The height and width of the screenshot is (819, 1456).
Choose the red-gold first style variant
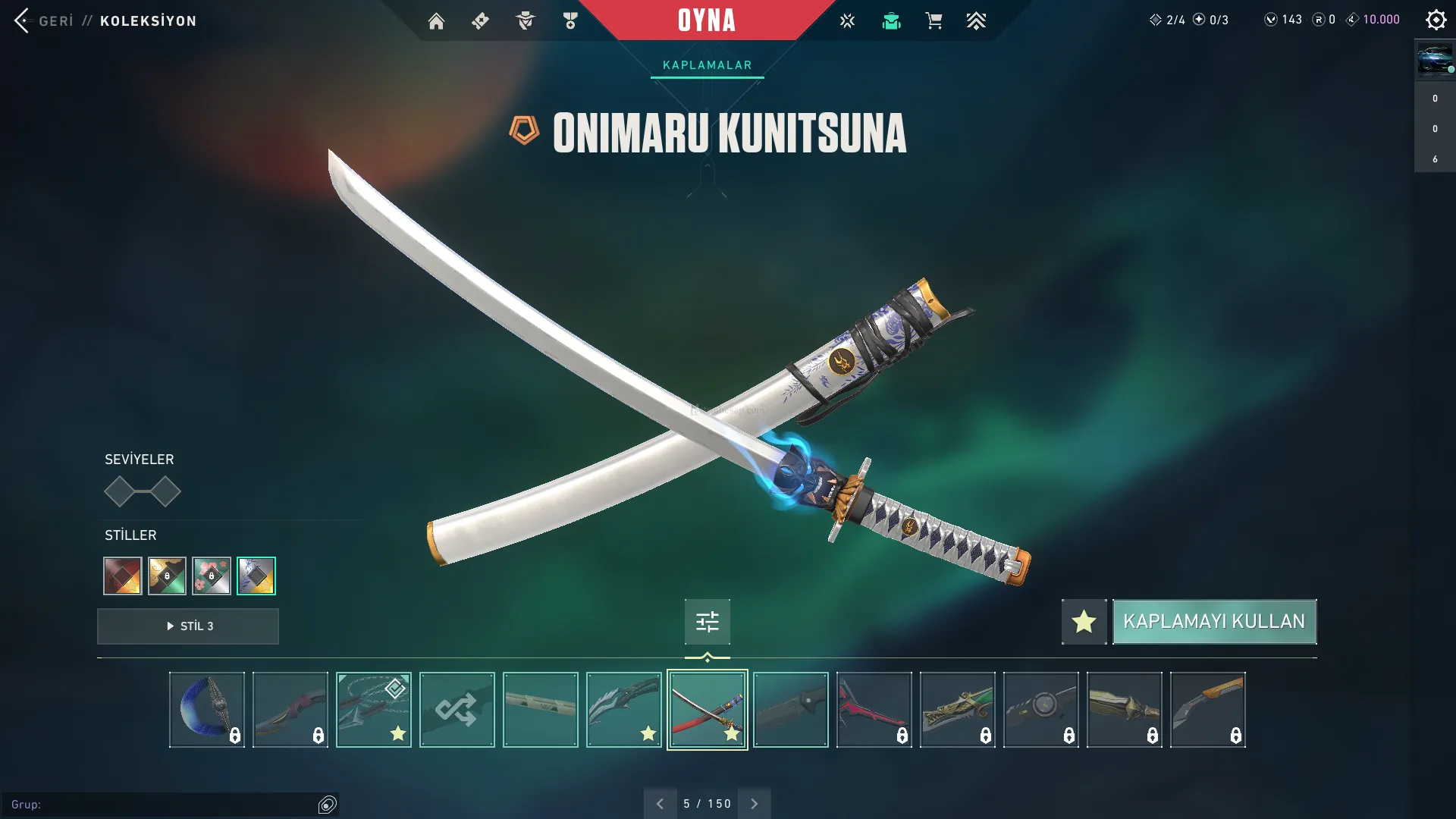(123, 576)
